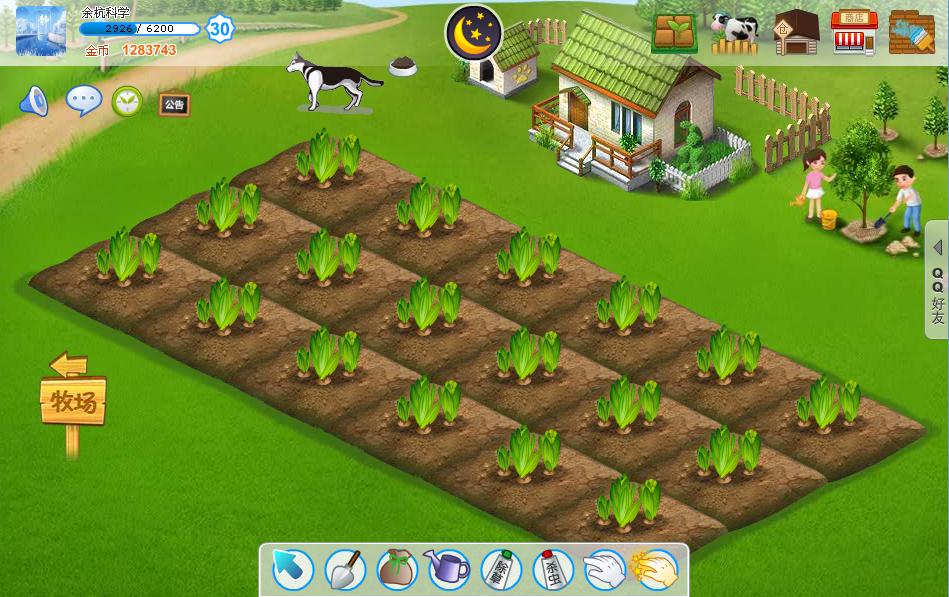Viewport: 949px width, 597px height.
Task: Go to the 牧场 ranch signpost
Action: [73, 402]
